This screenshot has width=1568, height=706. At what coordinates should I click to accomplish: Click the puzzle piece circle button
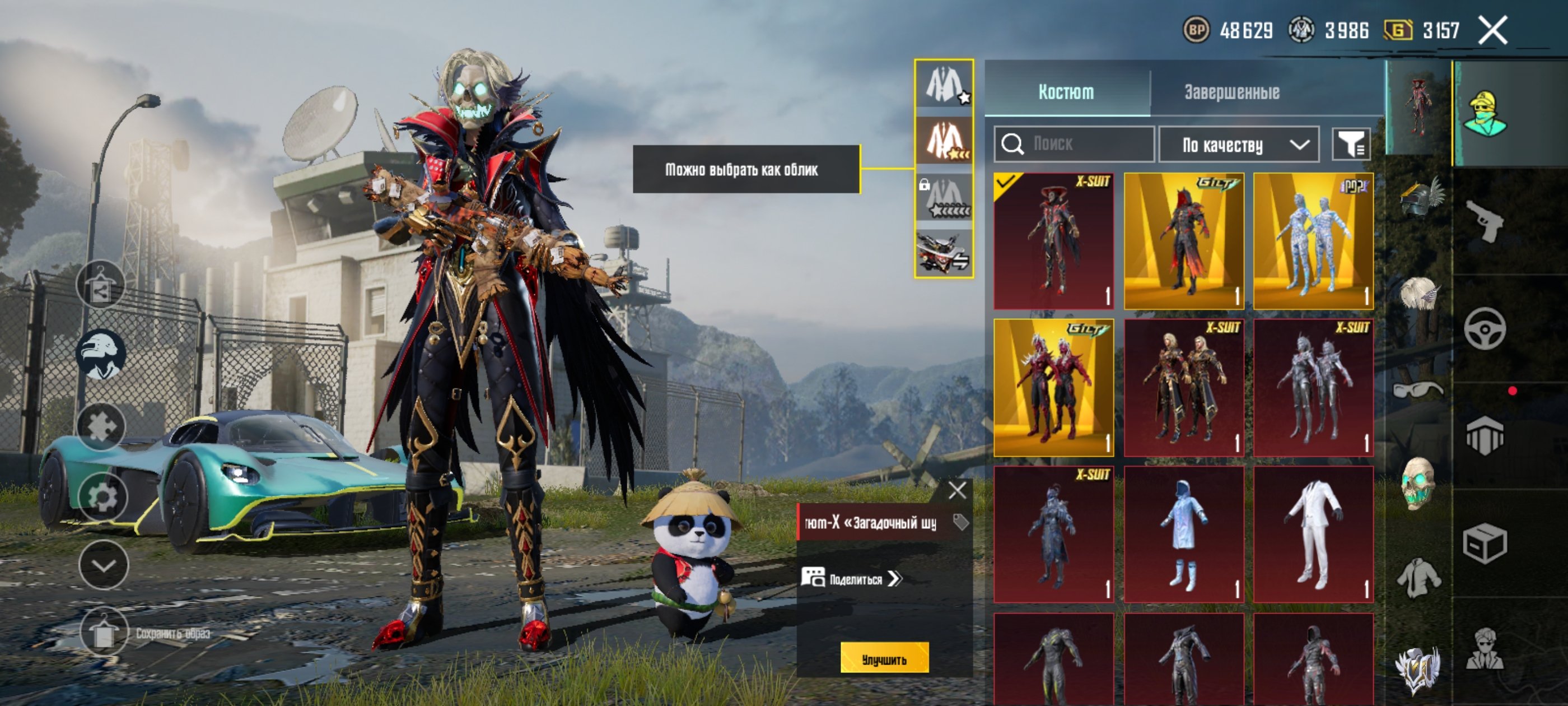pos(100,426)
